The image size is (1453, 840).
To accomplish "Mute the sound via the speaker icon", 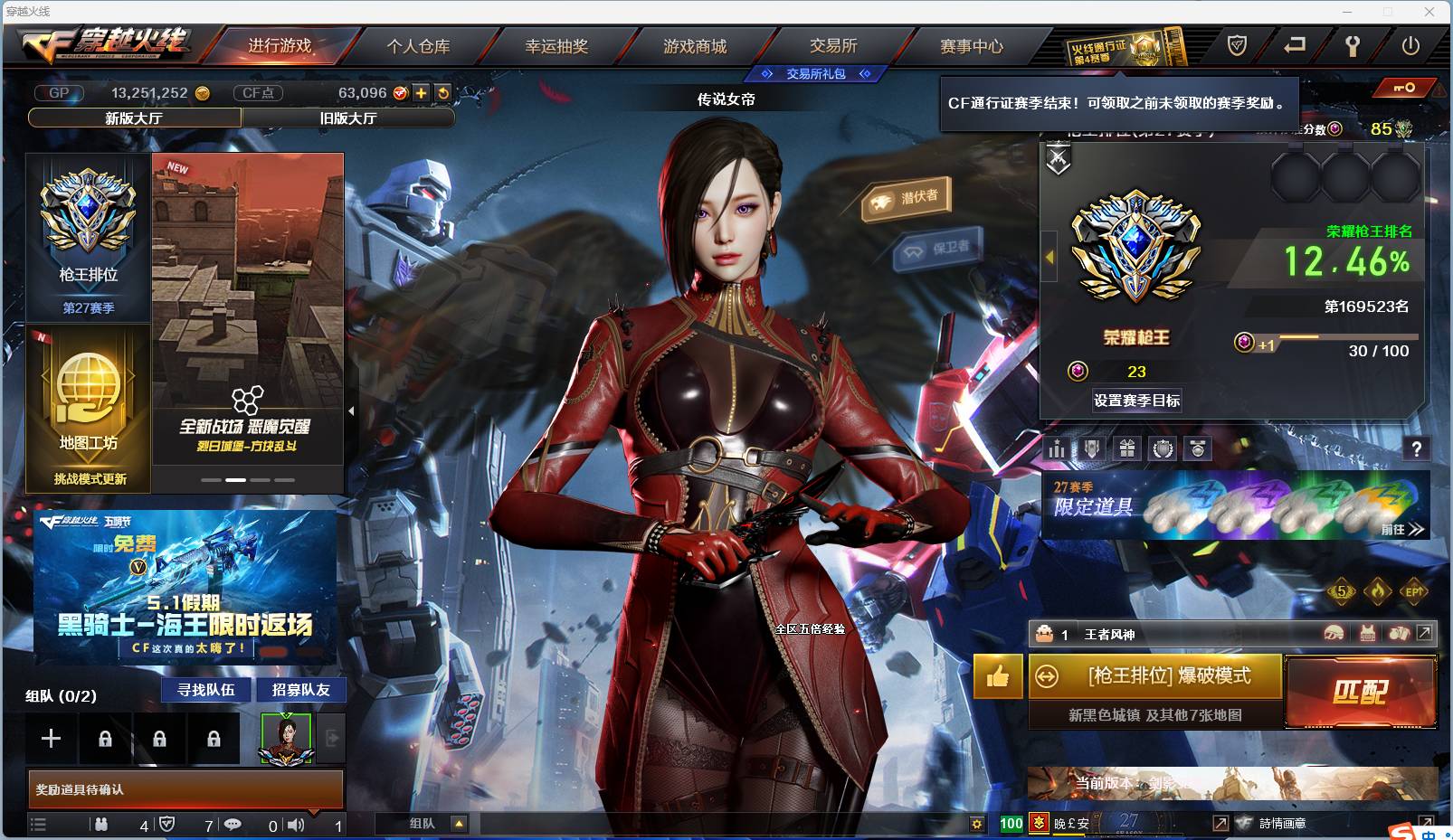I will pos(297,825).
